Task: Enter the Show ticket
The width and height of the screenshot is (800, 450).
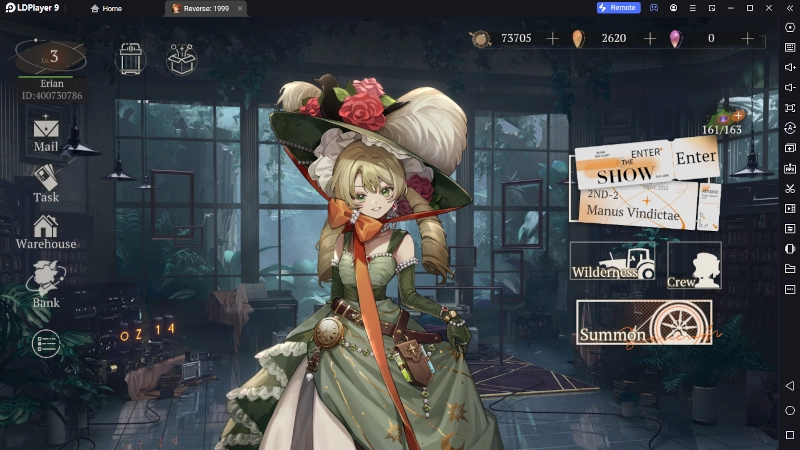Action: tap(695, 158)
